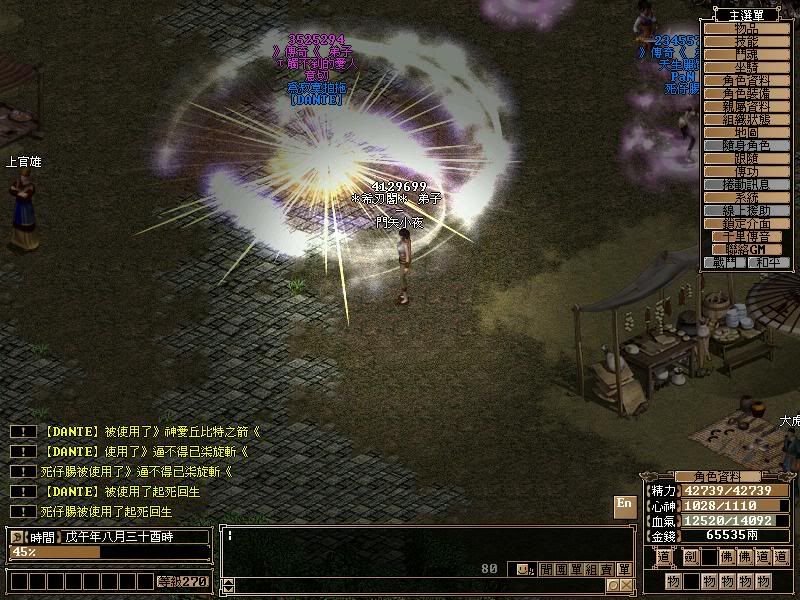Viewport: 800px width, 600px height.
Task: Toggle the En input language button
Action: coord(624,506)
